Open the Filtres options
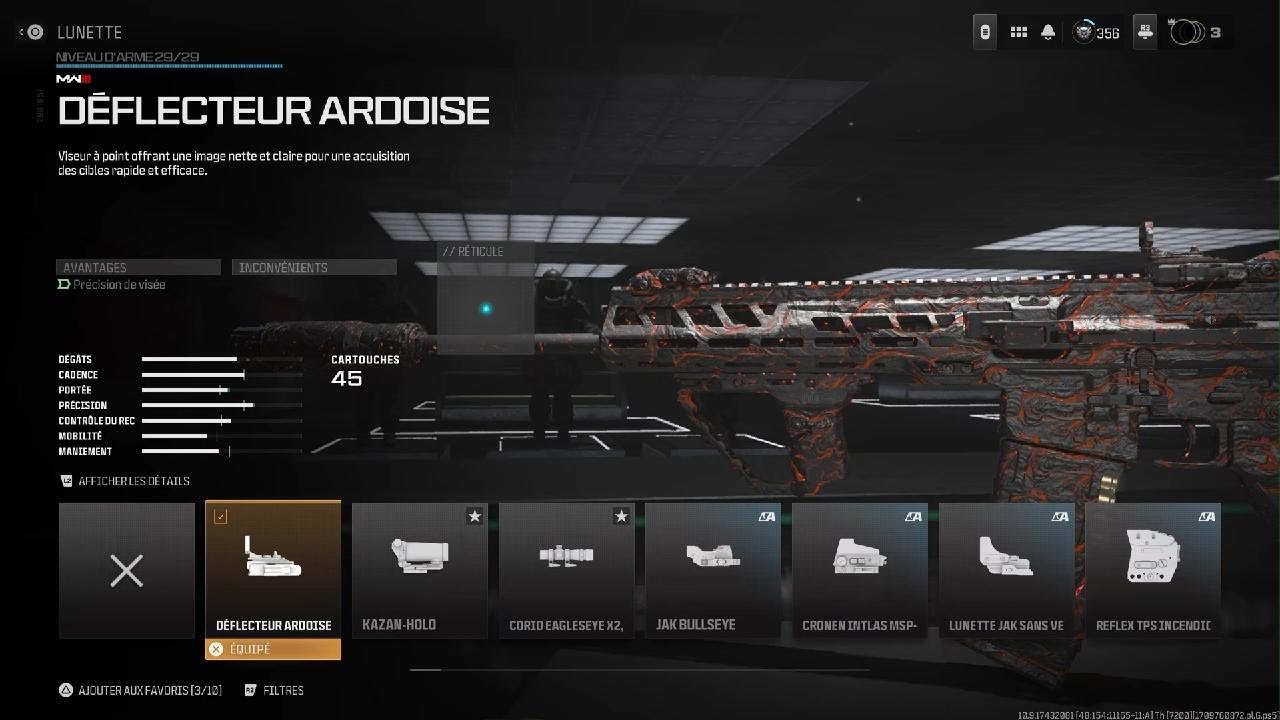This screenshot has height=720, width=1280. coord(274,690)
